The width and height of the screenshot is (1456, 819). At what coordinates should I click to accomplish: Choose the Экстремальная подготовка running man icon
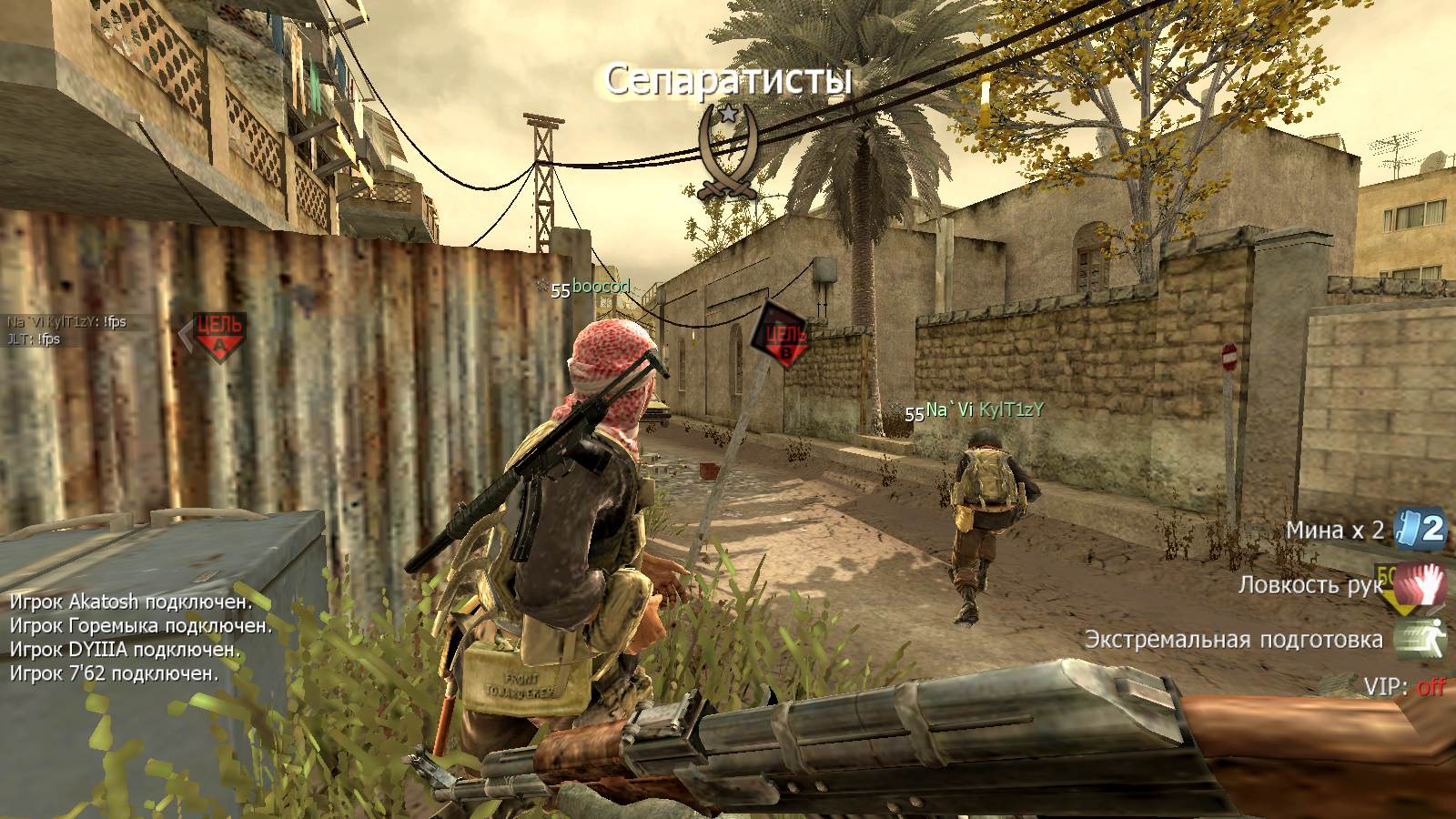click(1421, 639)
